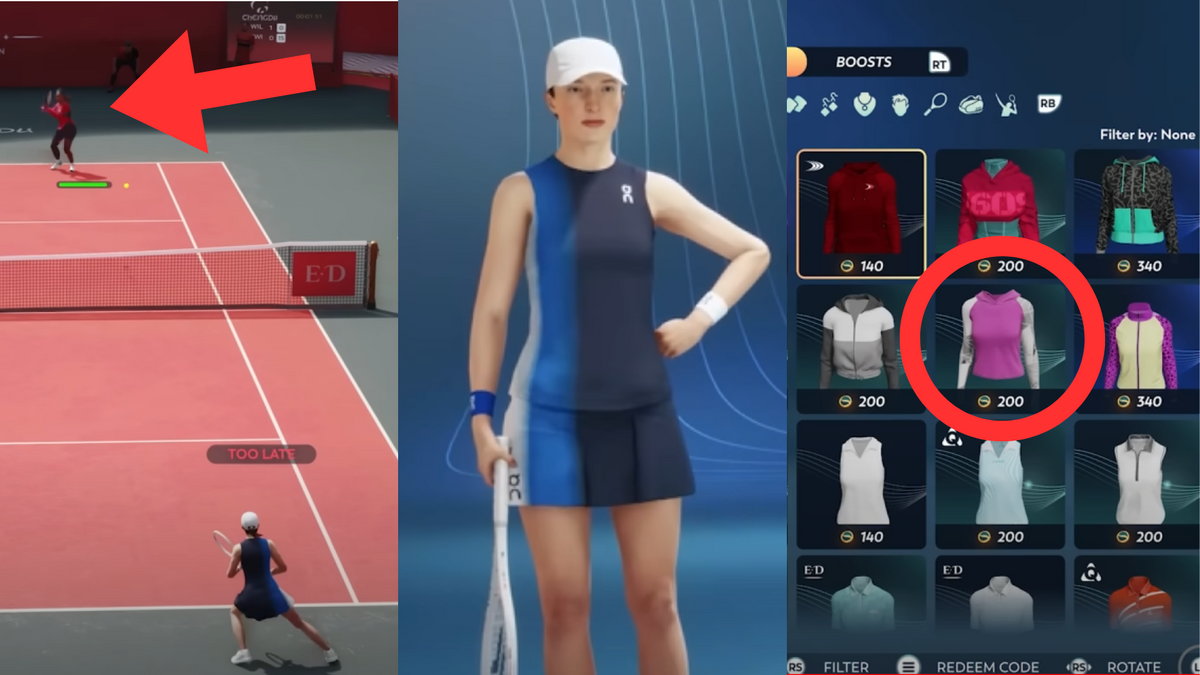
Task: Switch to the racket category icon
Action: tap(935, 103)
